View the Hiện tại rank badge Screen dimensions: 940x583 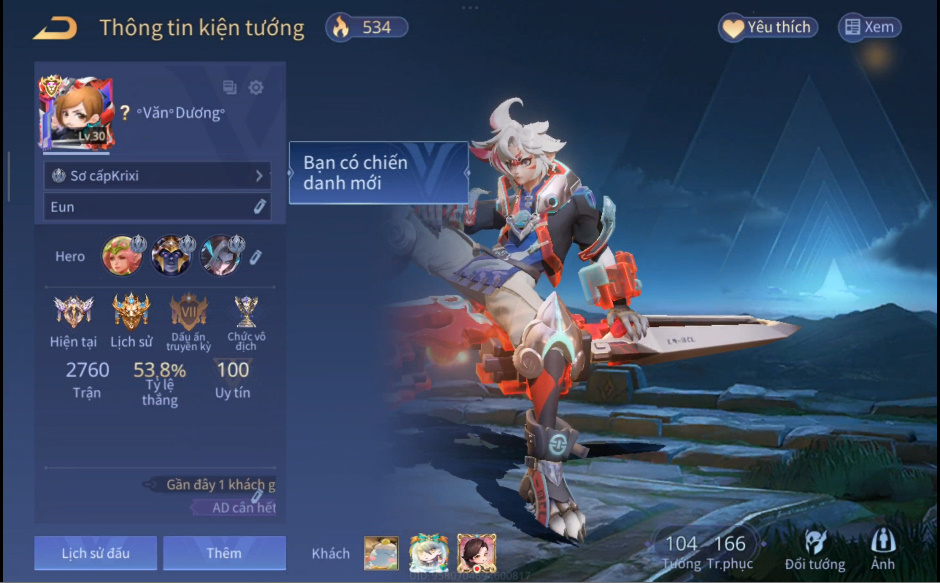tap(73, 313)
